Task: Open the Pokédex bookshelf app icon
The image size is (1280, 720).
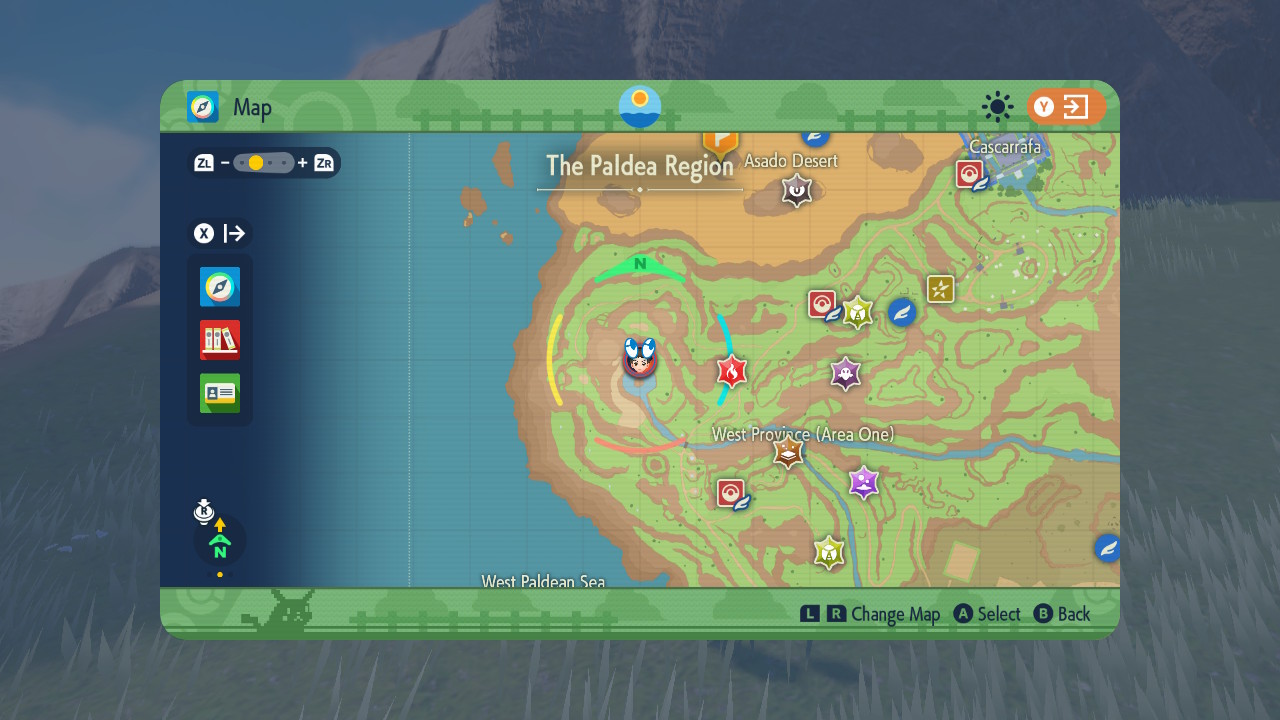Action: coord(220,340)
